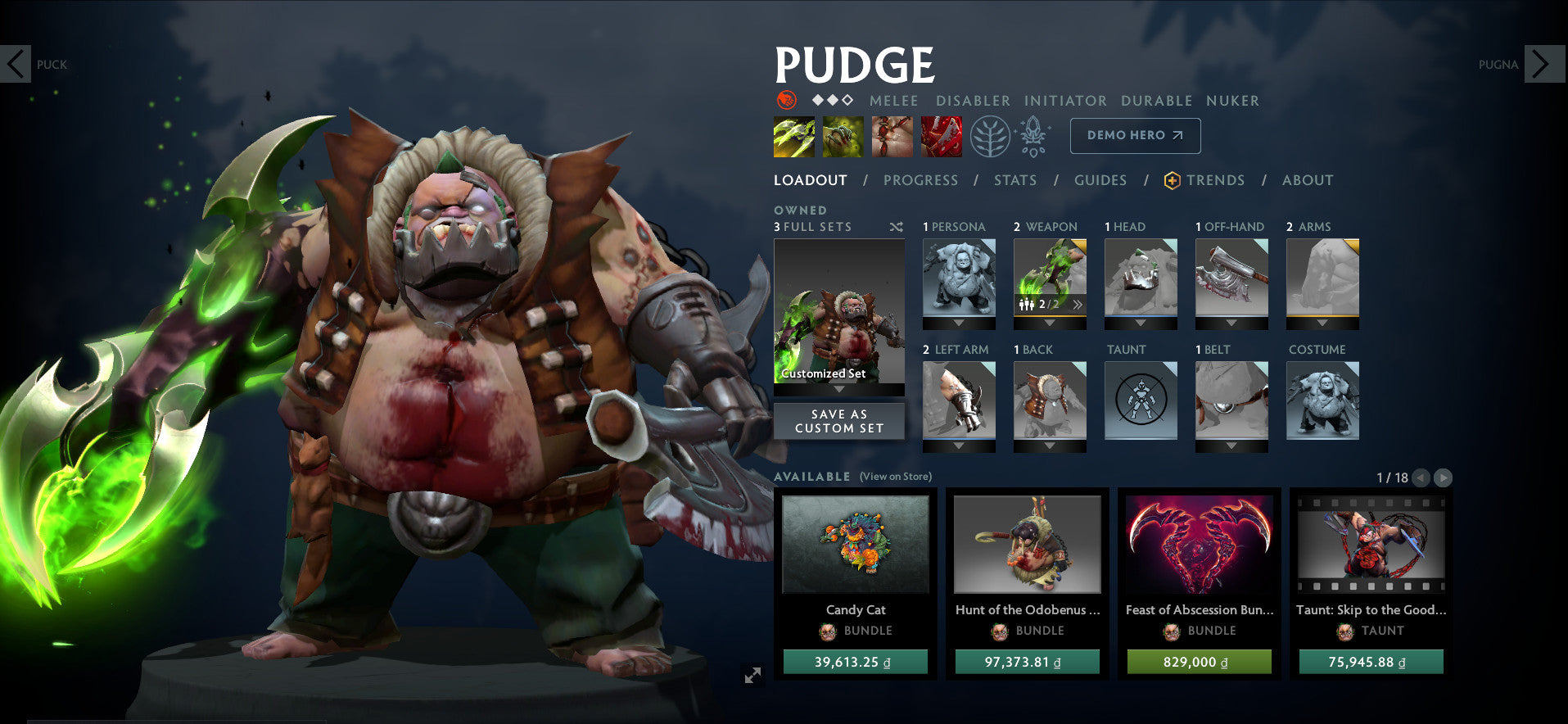
Task: Open the Stats tab
Action: (x=1015, y=180)
